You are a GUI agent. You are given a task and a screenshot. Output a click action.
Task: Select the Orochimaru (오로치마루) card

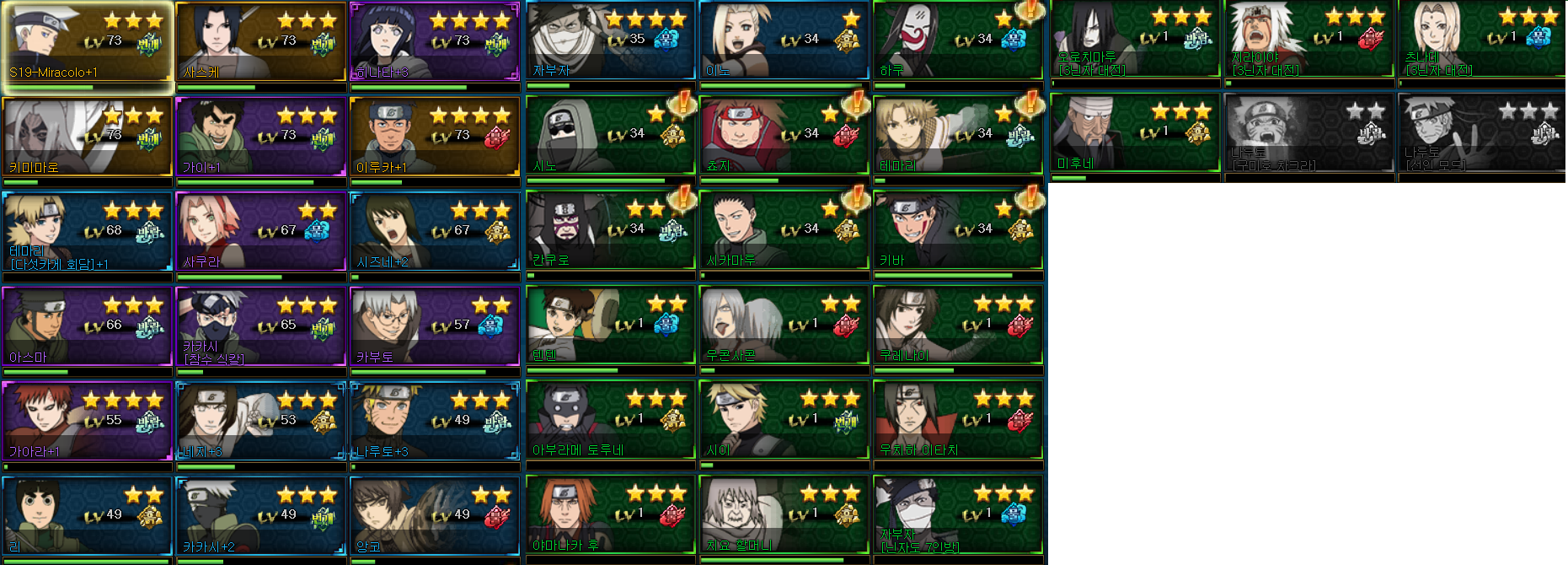pos(1134,39)
